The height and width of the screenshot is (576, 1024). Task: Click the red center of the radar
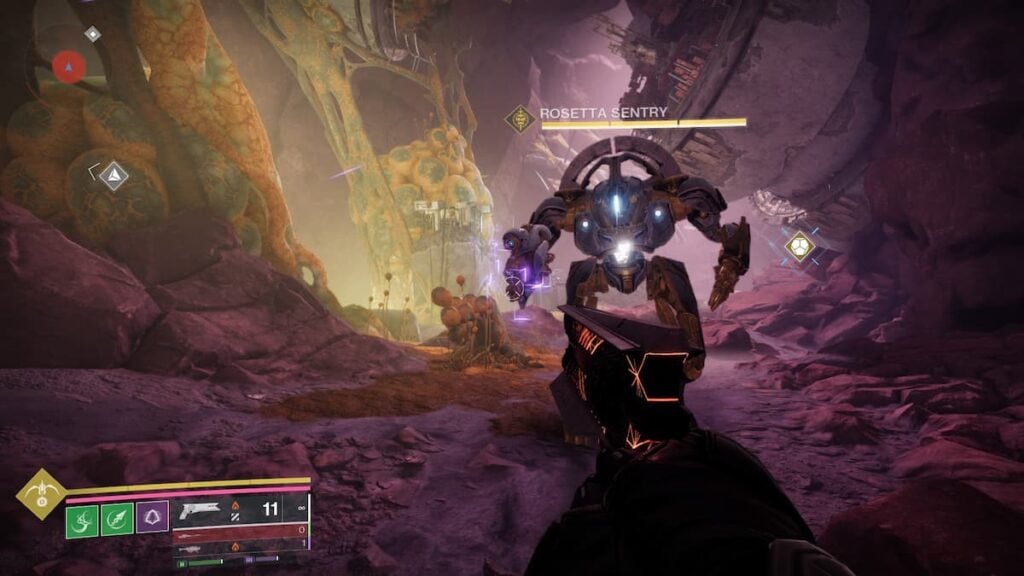[x=69, y=67]
